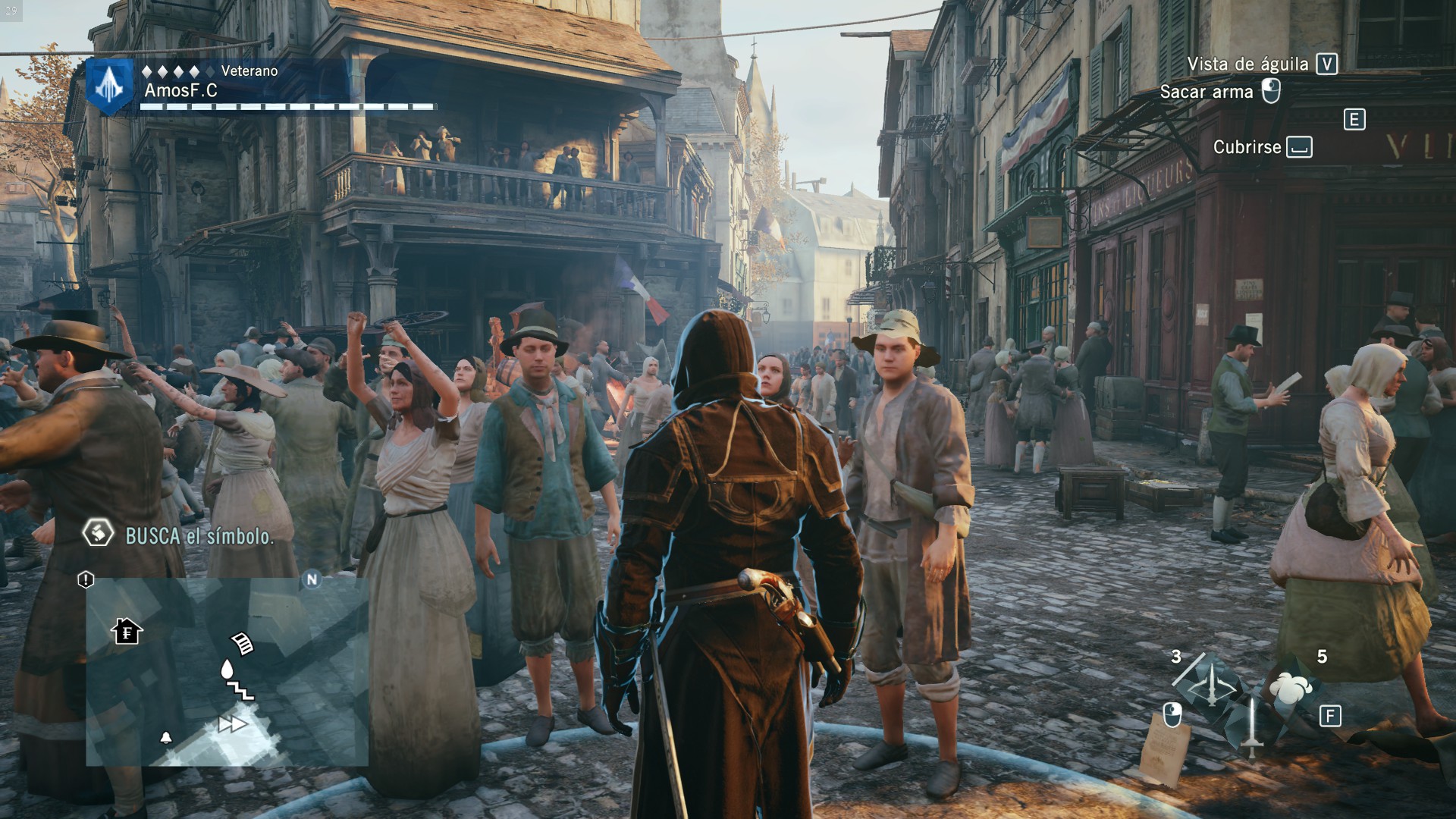1456x819 pixels.
Task: Click the staircase marker on the minimap
Action: [x=240, y=689]
